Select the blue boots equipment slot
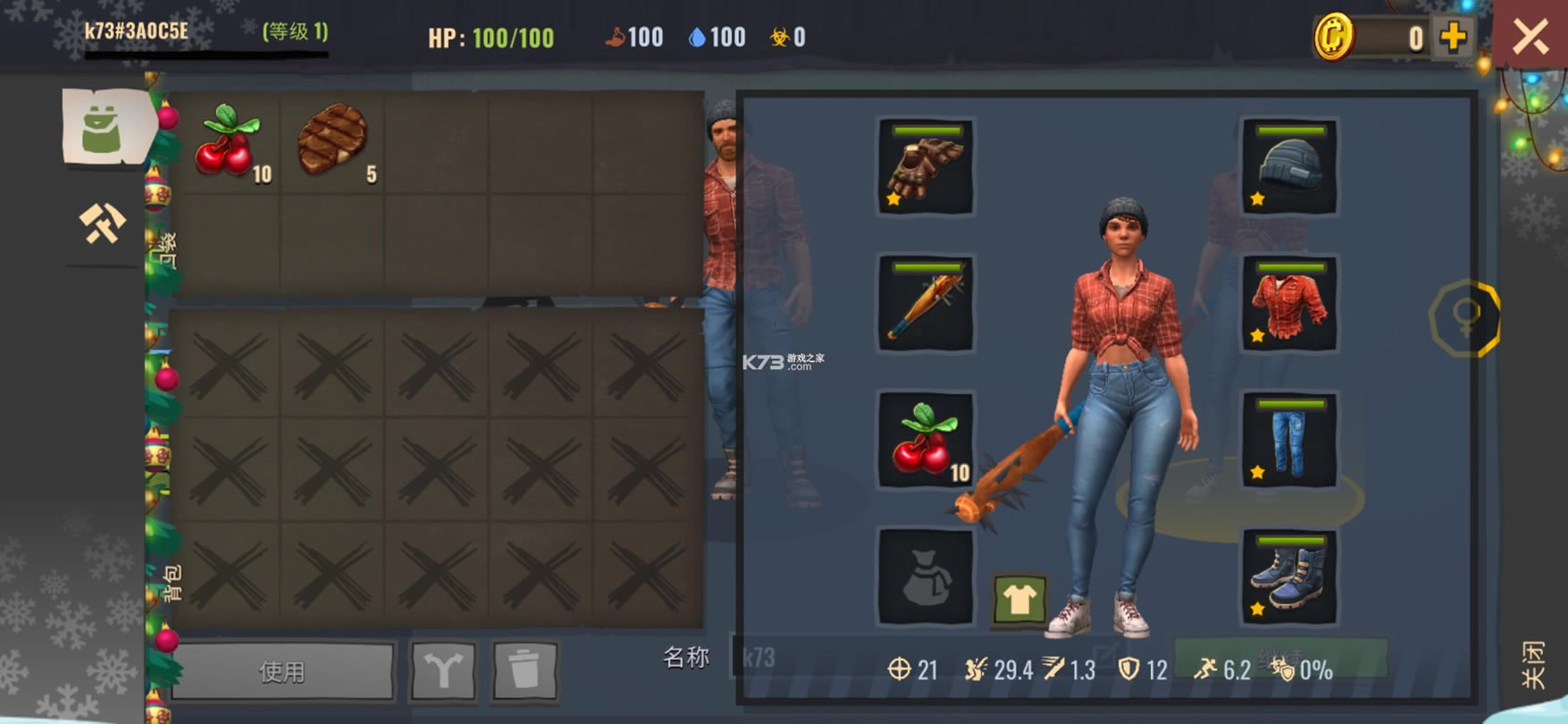Viewport: 1568px width, 724px height. point(1289,577)
